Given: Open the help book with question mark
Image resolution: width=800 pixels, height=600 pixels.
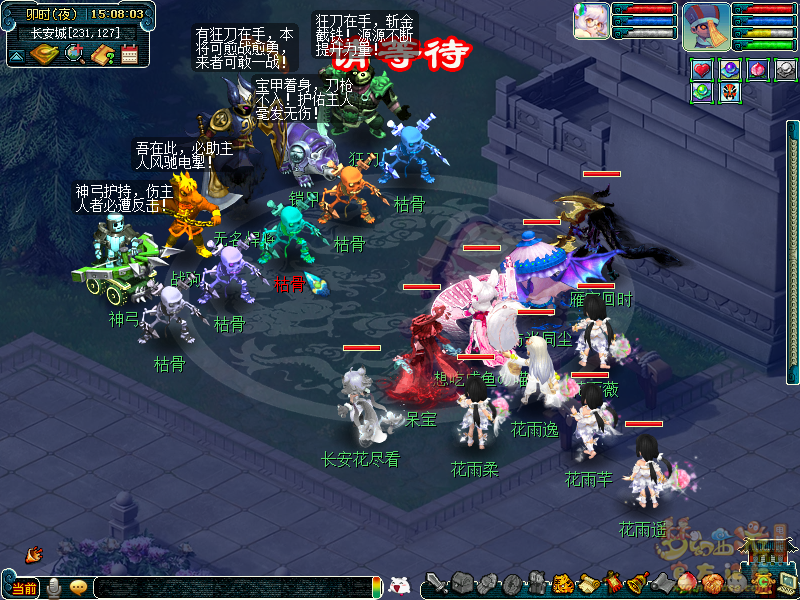Looking at the screenshot, I should point(101,54).
